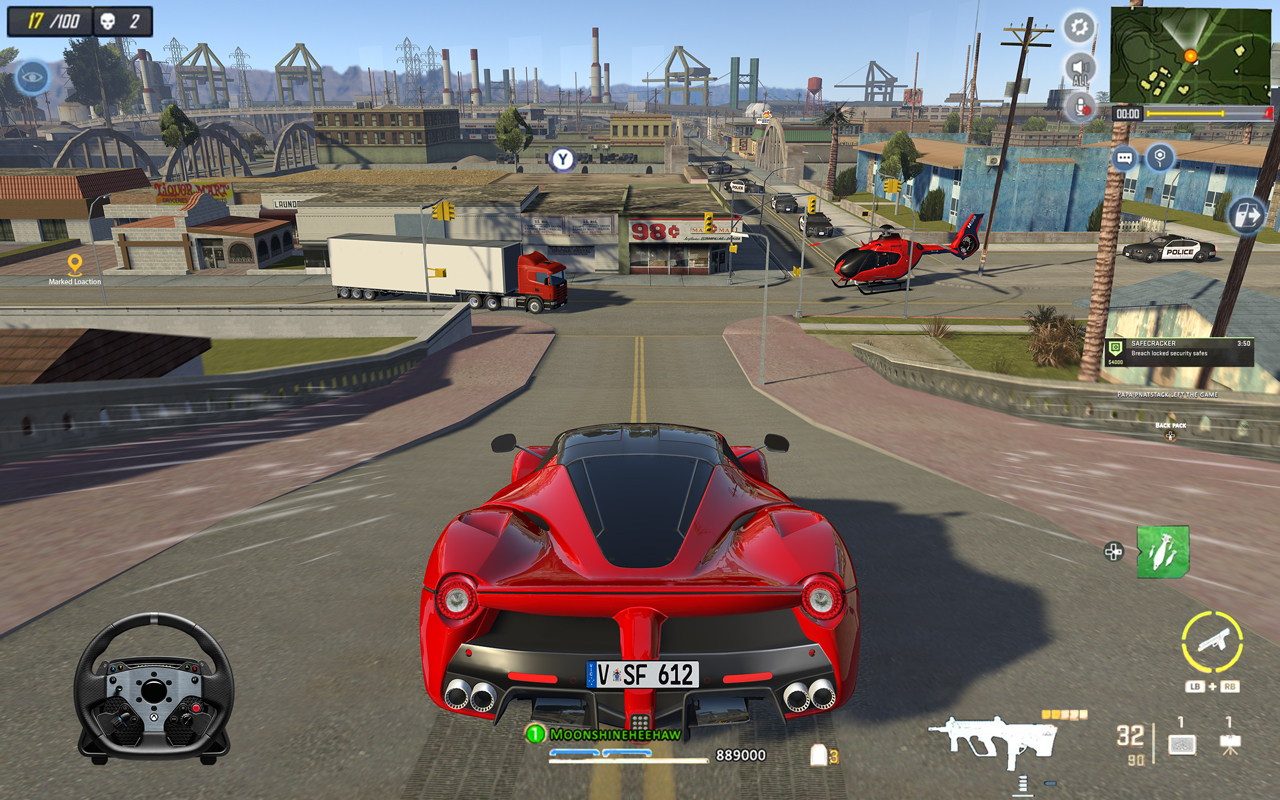Select the pistol in the yellow ring
This screenshot has height=800, width=1280.
(1211, 641)
